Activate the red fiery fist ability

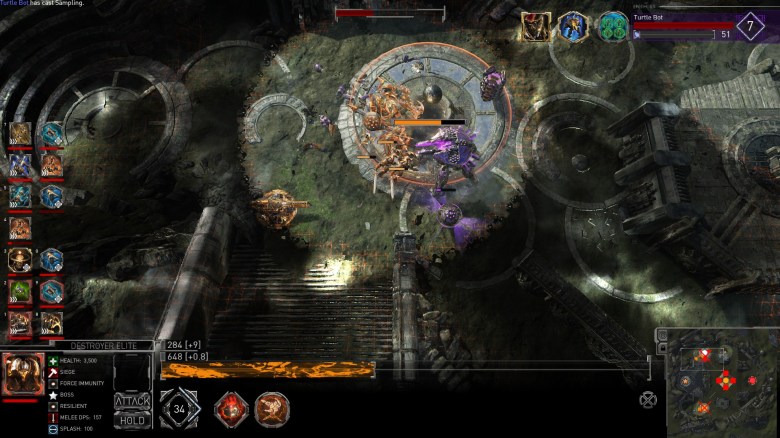pos(231,408)
